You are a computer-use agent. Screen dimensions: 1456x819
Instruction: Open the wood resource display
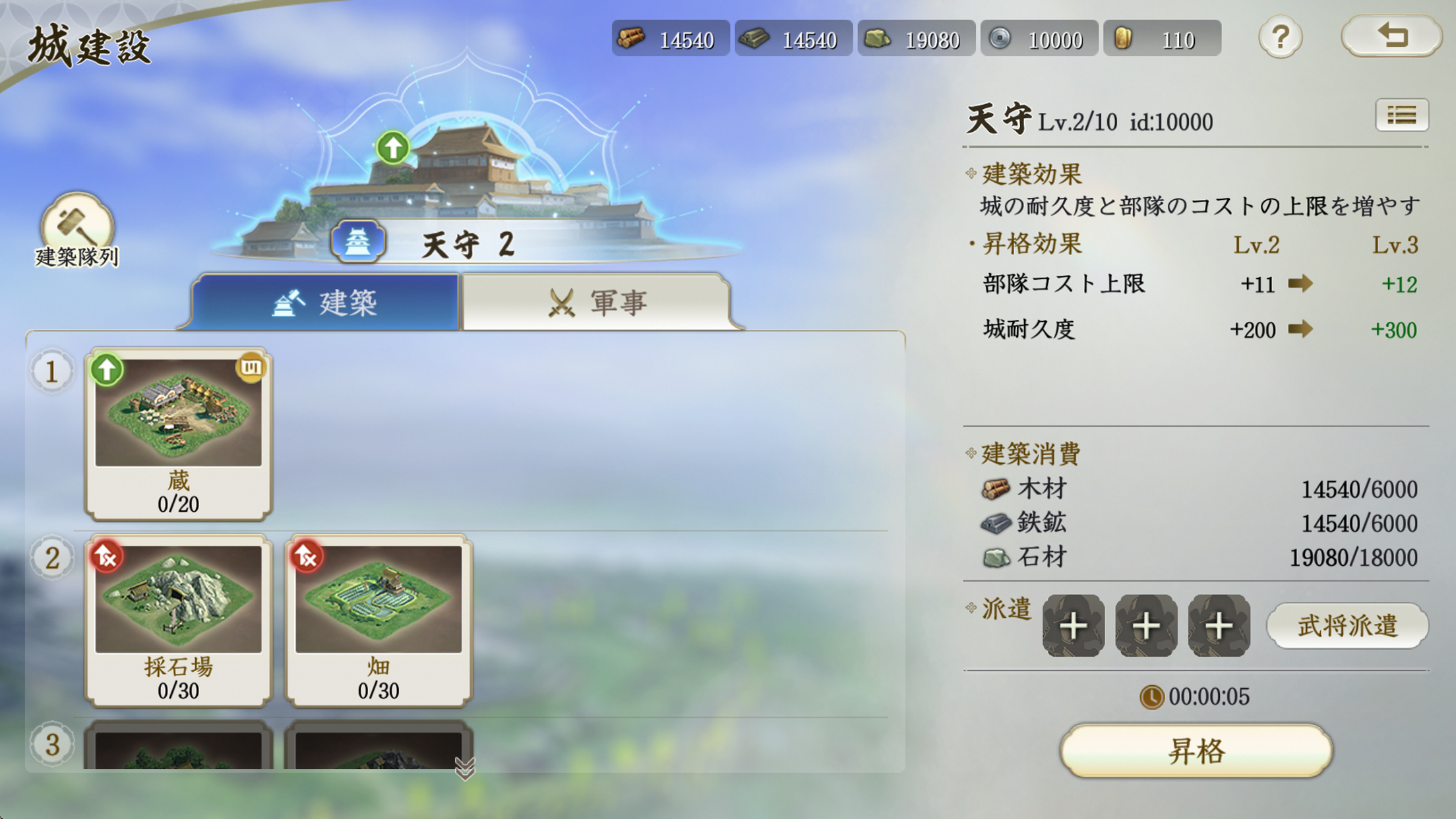click(x=670, y=38)
